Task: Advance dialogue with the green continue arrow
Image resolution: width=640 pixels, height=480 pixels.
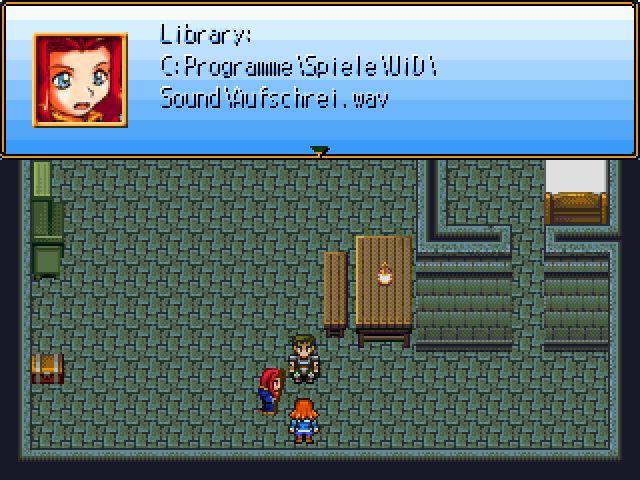Action: coord(320,151)
